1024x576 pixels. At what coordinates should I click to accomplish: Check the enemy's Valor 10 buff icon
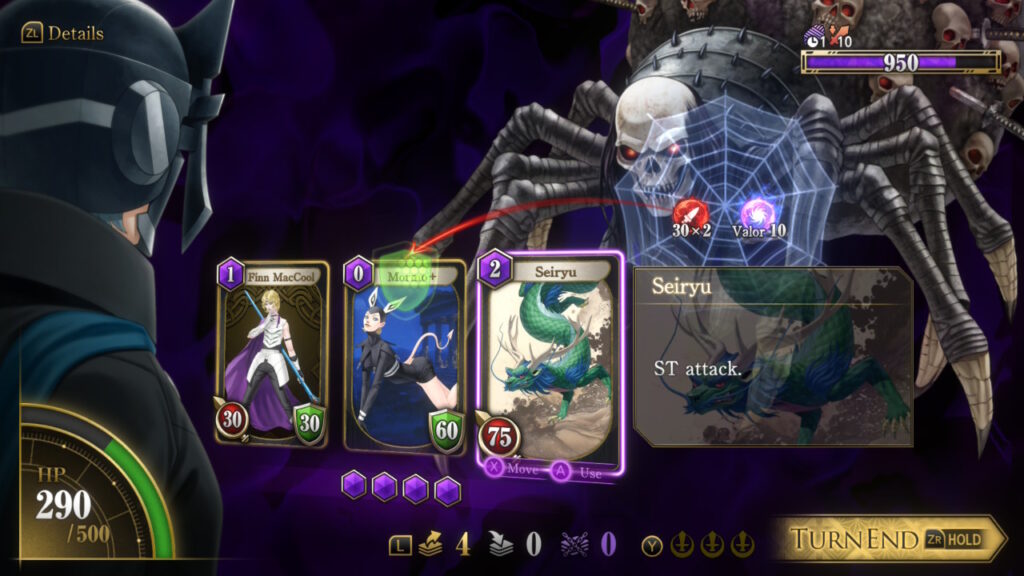click(x=756, y=213)
